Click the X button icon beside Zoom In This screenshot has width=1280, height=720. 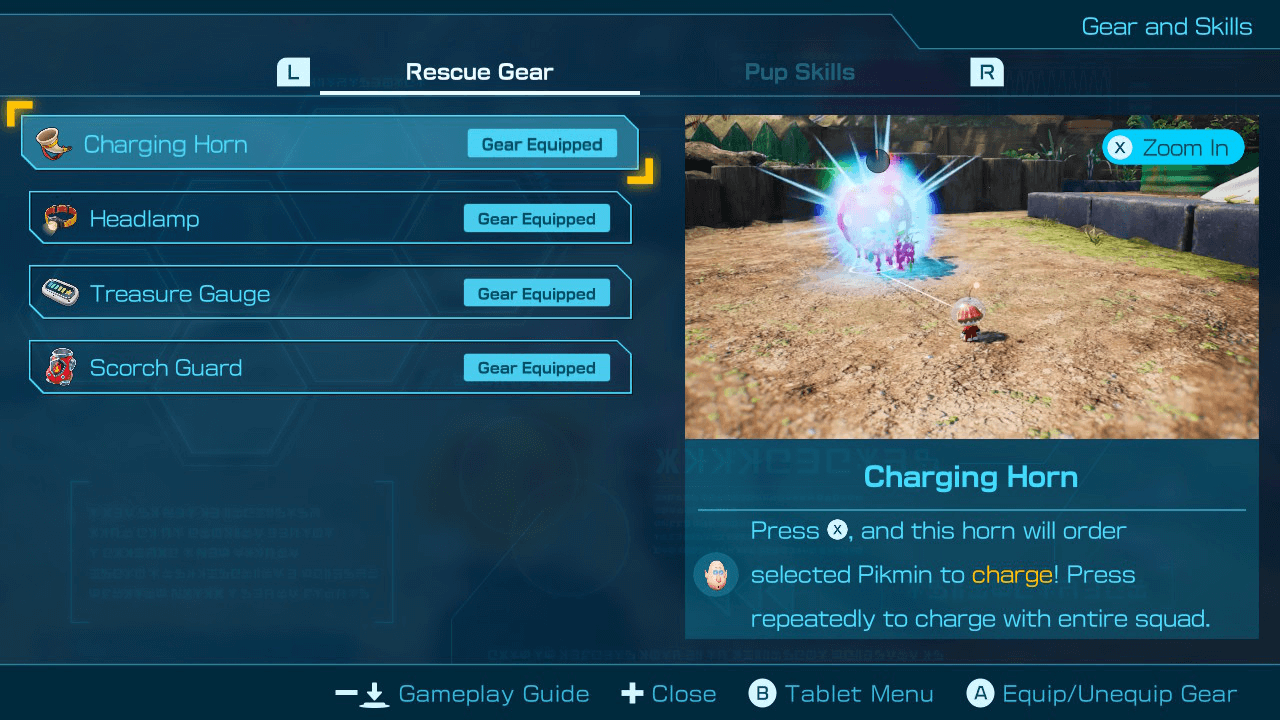coord(1123,147)
